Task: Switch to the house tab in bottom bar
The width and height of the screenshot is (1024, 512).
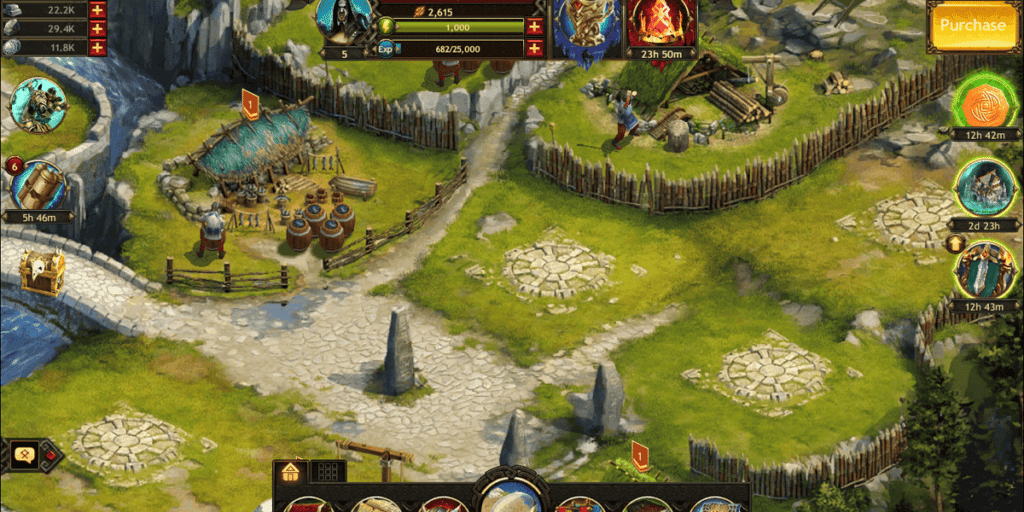Action: [290, 471]
